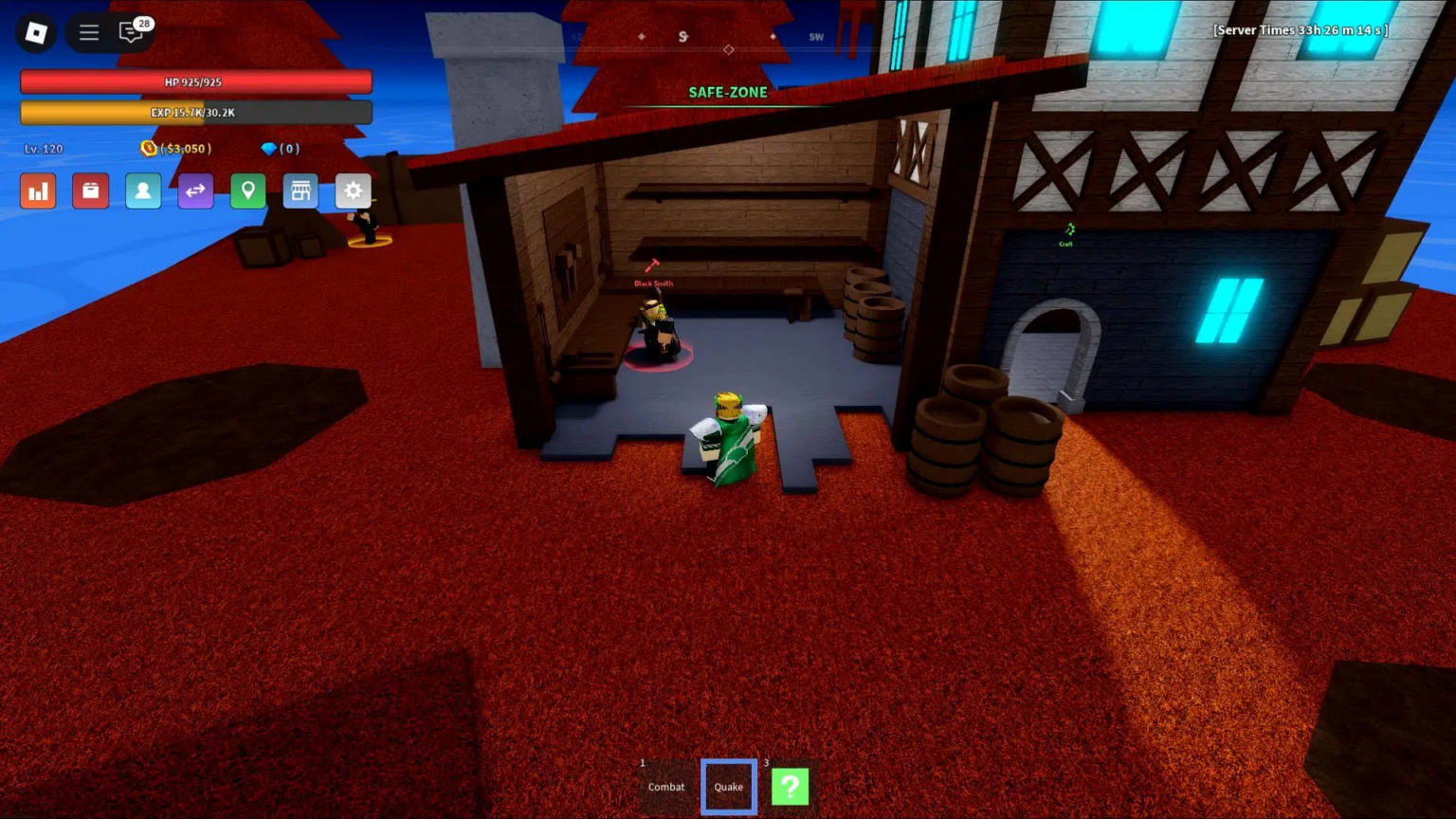Viewport: 1456px width, 819px height.
Task: Click the Craft prompt above the doorway
Action: [x=1067, y=234]
